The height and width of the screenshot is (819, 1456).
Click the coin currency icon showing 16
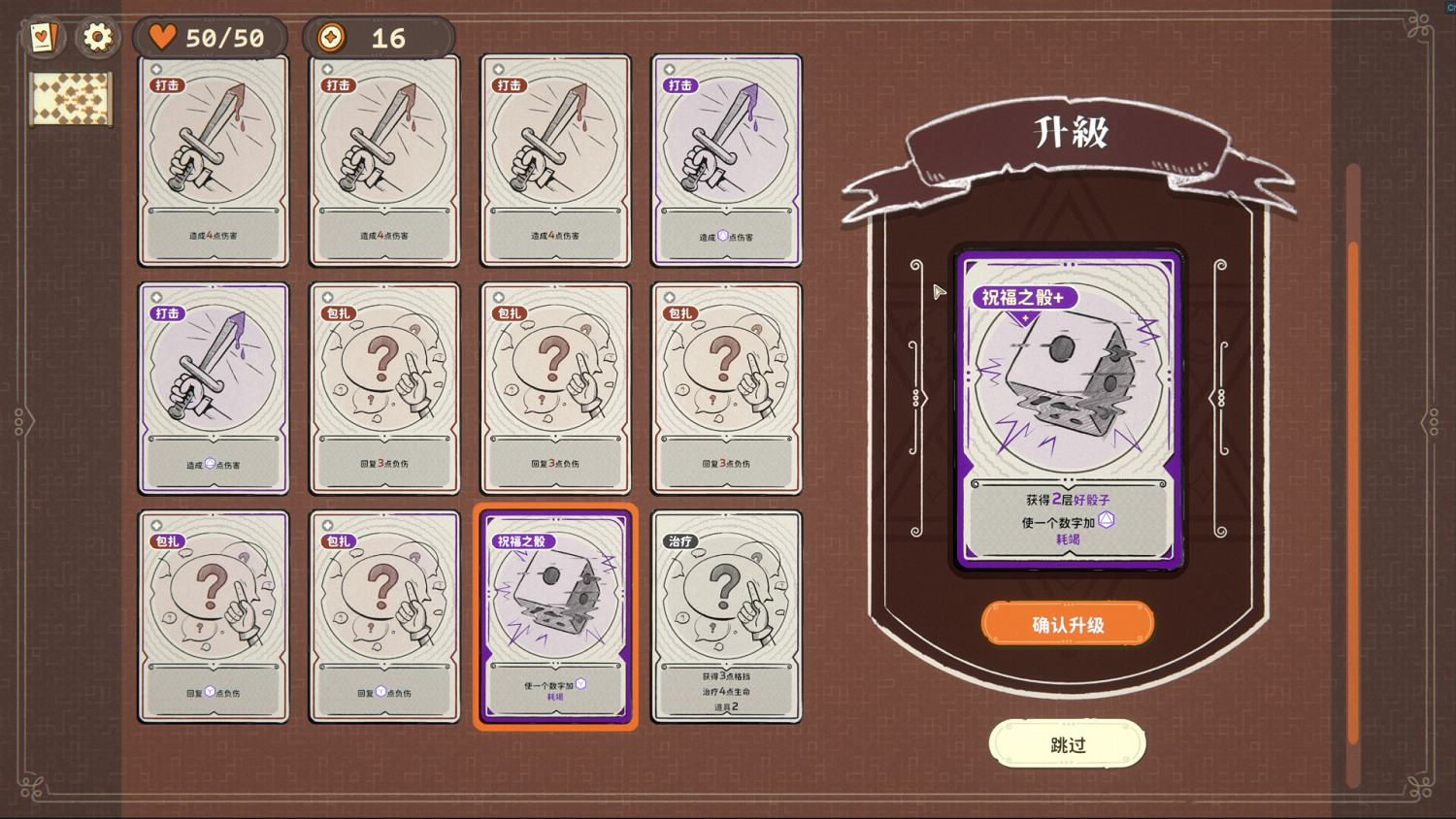tap(330, 37)
